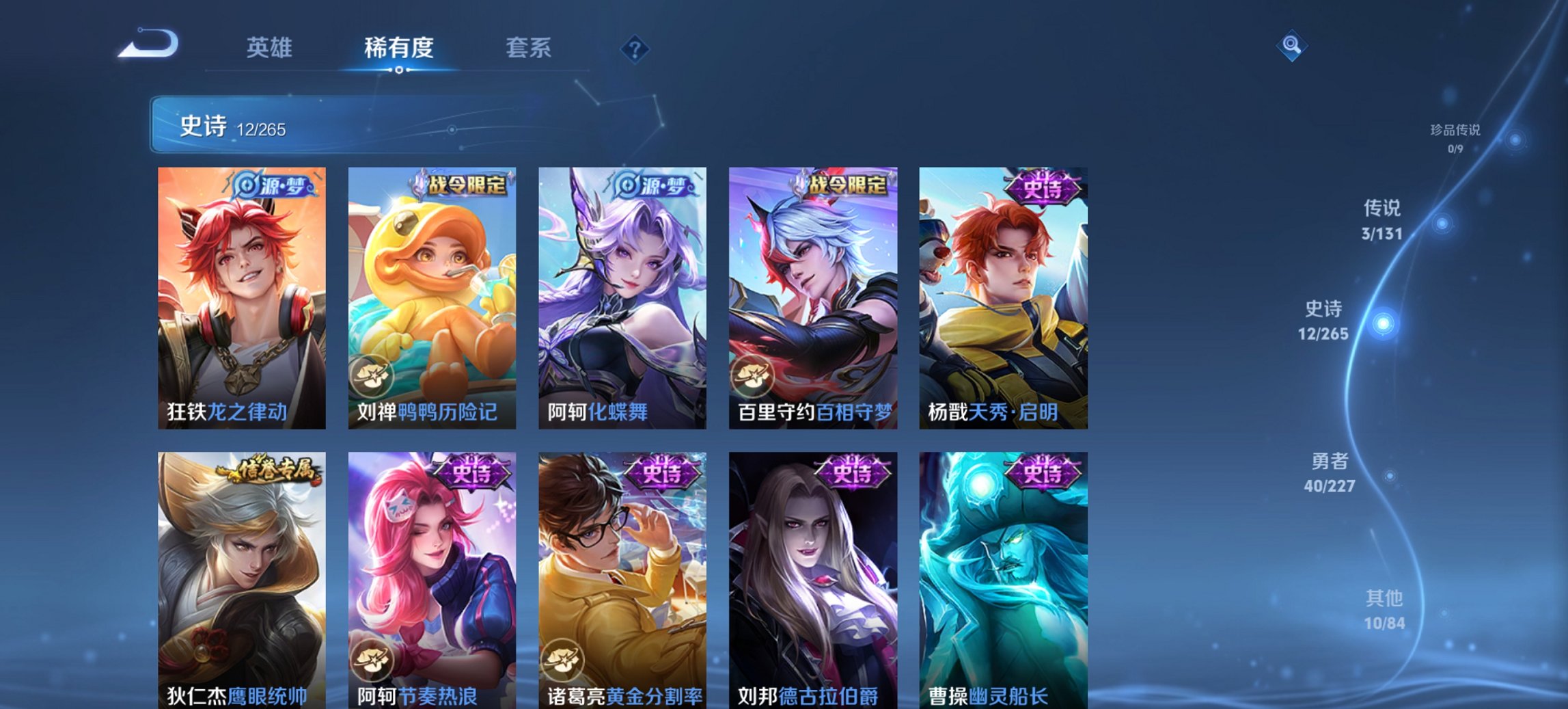Switch to the 套系 tab
This screenshot has height=709, width=1568.
[527, 48]
